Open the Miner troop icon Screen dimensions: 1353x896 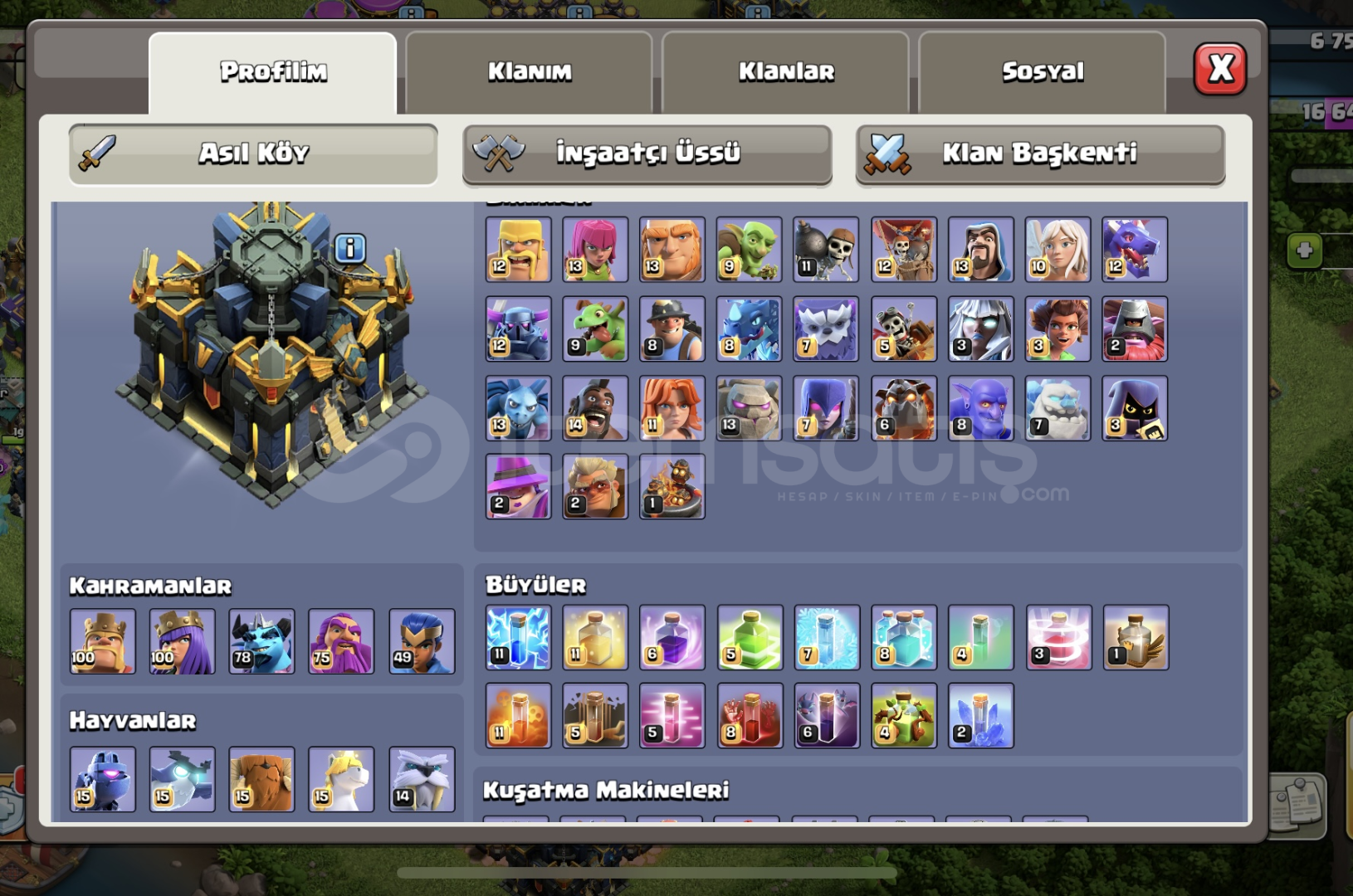671,329
